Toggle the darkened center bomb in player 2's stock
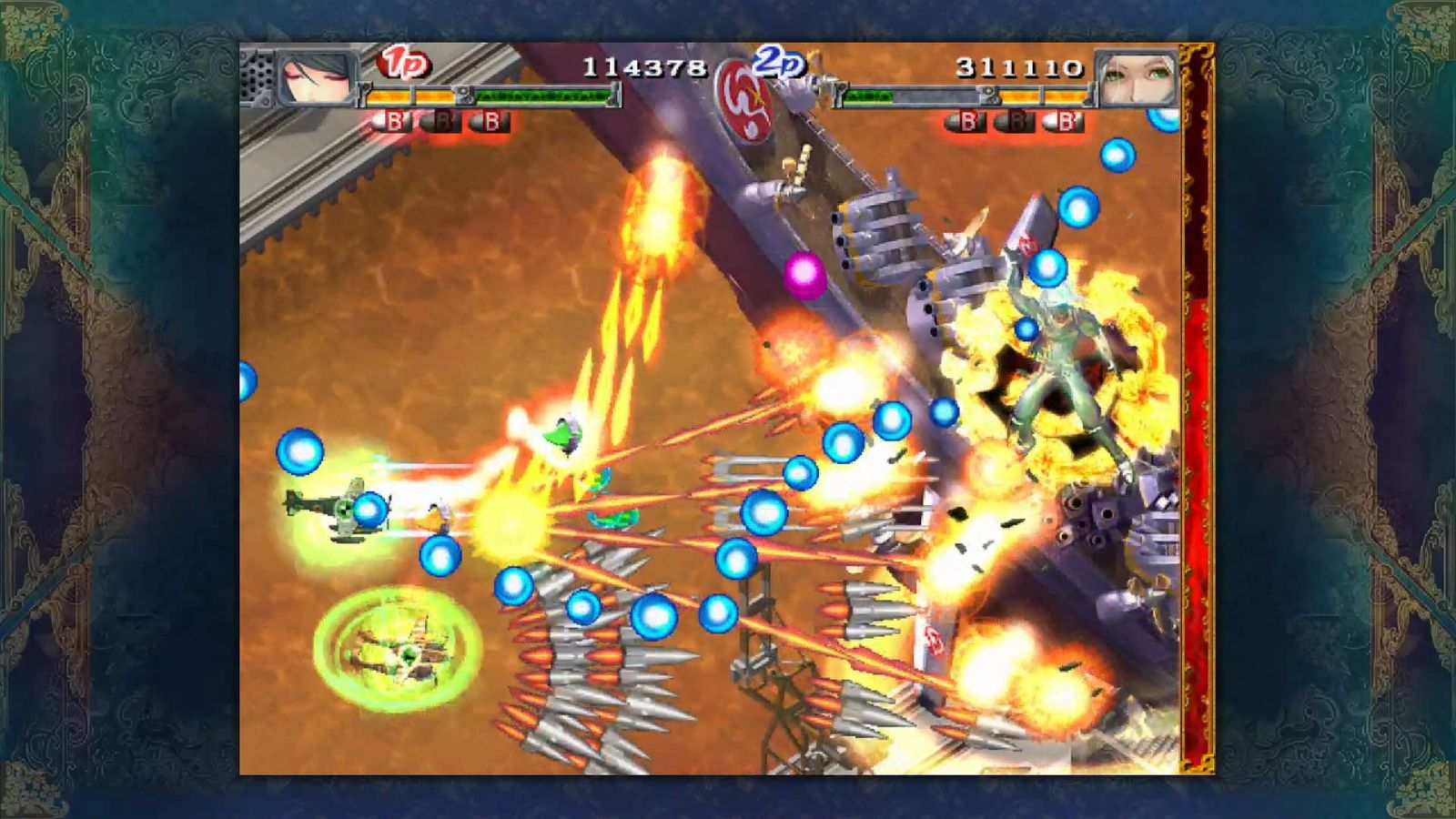Screen dimensions: 1456x819 tap(1014, 122)
